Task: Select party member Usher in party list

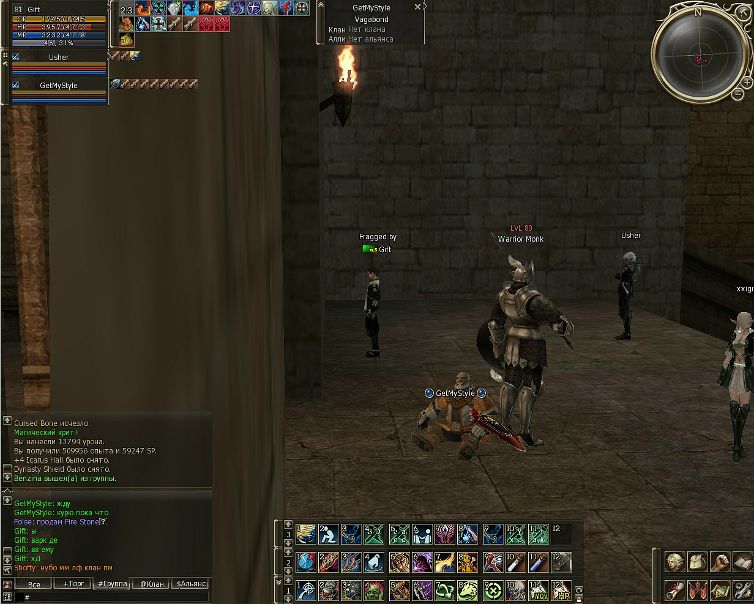Action: (58, 58)
